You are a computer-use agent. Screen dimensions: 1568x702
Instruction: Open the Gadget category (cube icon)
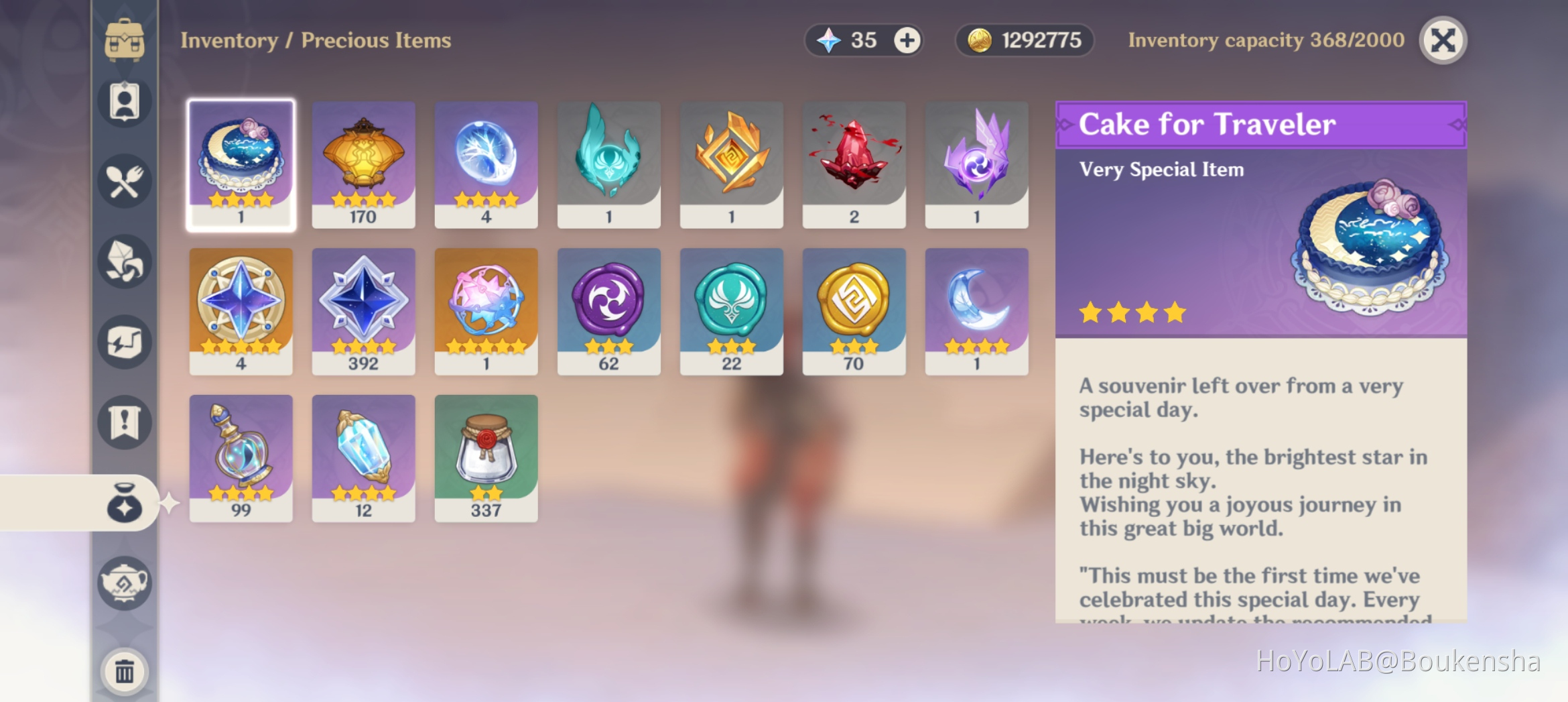click(x=124, y=342)
